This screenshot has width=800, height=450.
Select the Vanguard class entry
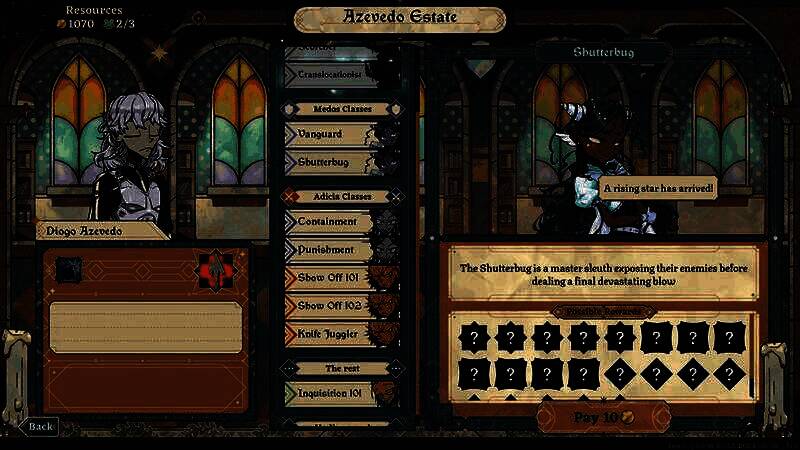point(330,134)
